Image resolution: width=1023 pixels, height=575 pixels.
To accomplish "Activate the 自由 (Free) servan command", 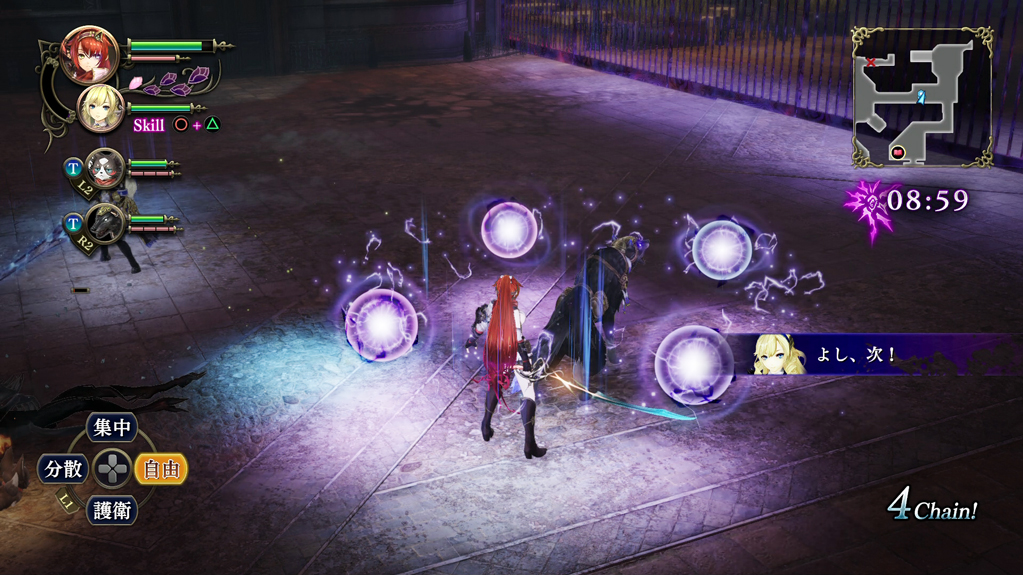I will click(160, 468).
